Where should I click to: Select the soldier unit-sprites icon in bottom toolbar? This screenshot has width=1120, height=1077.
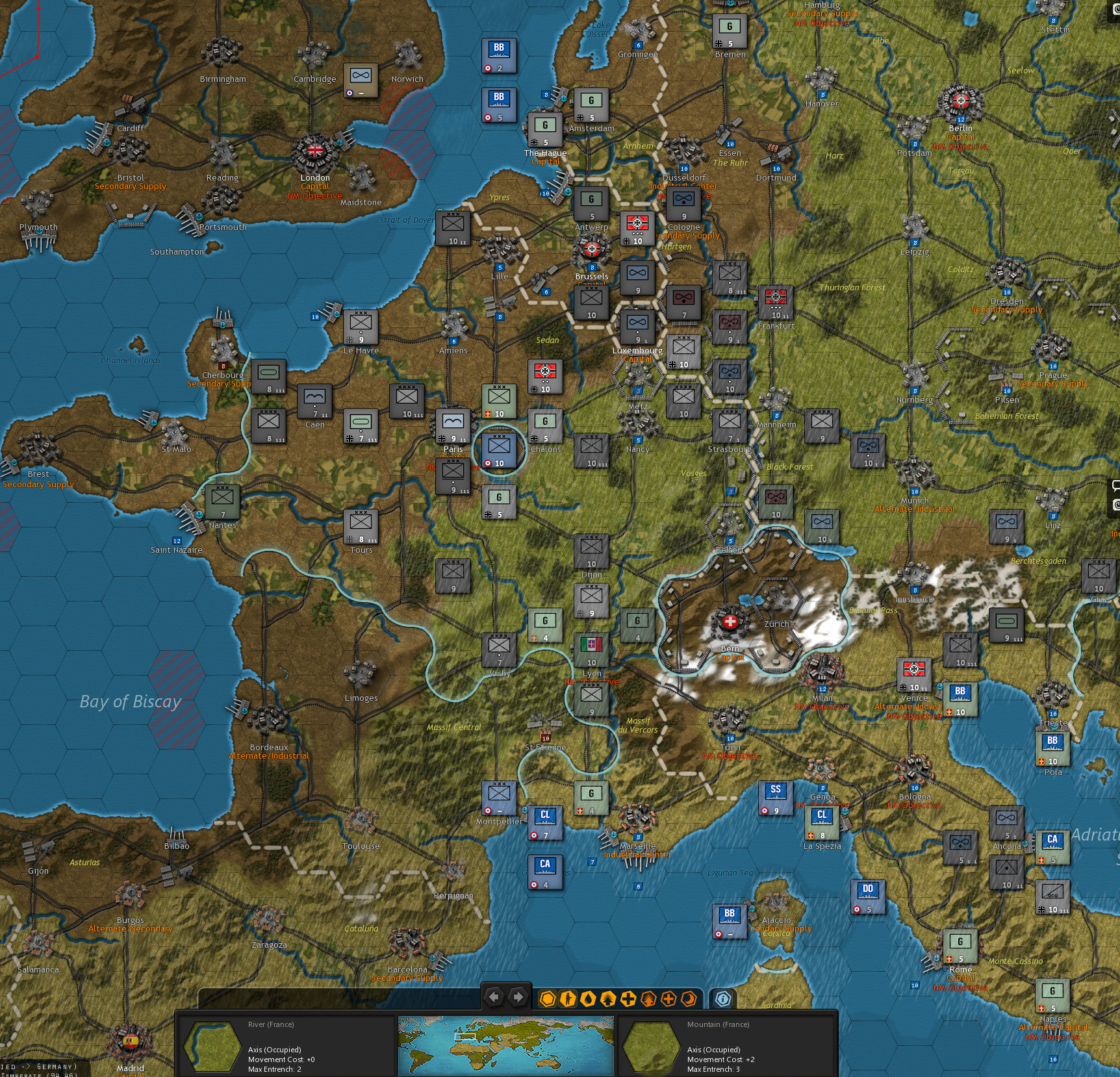568,999
